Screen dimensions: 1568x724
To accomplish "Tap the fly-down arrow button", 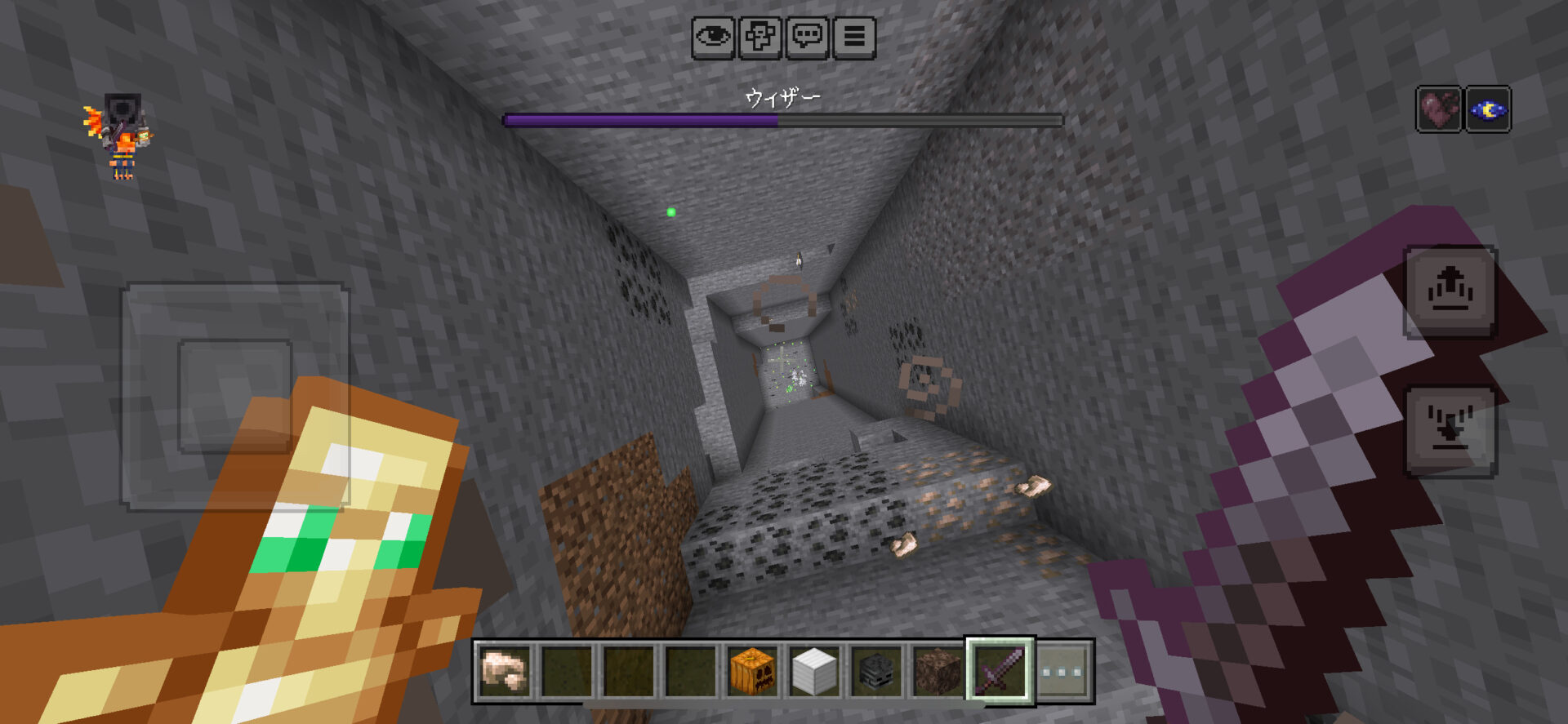I will [x=1450, y=430].
